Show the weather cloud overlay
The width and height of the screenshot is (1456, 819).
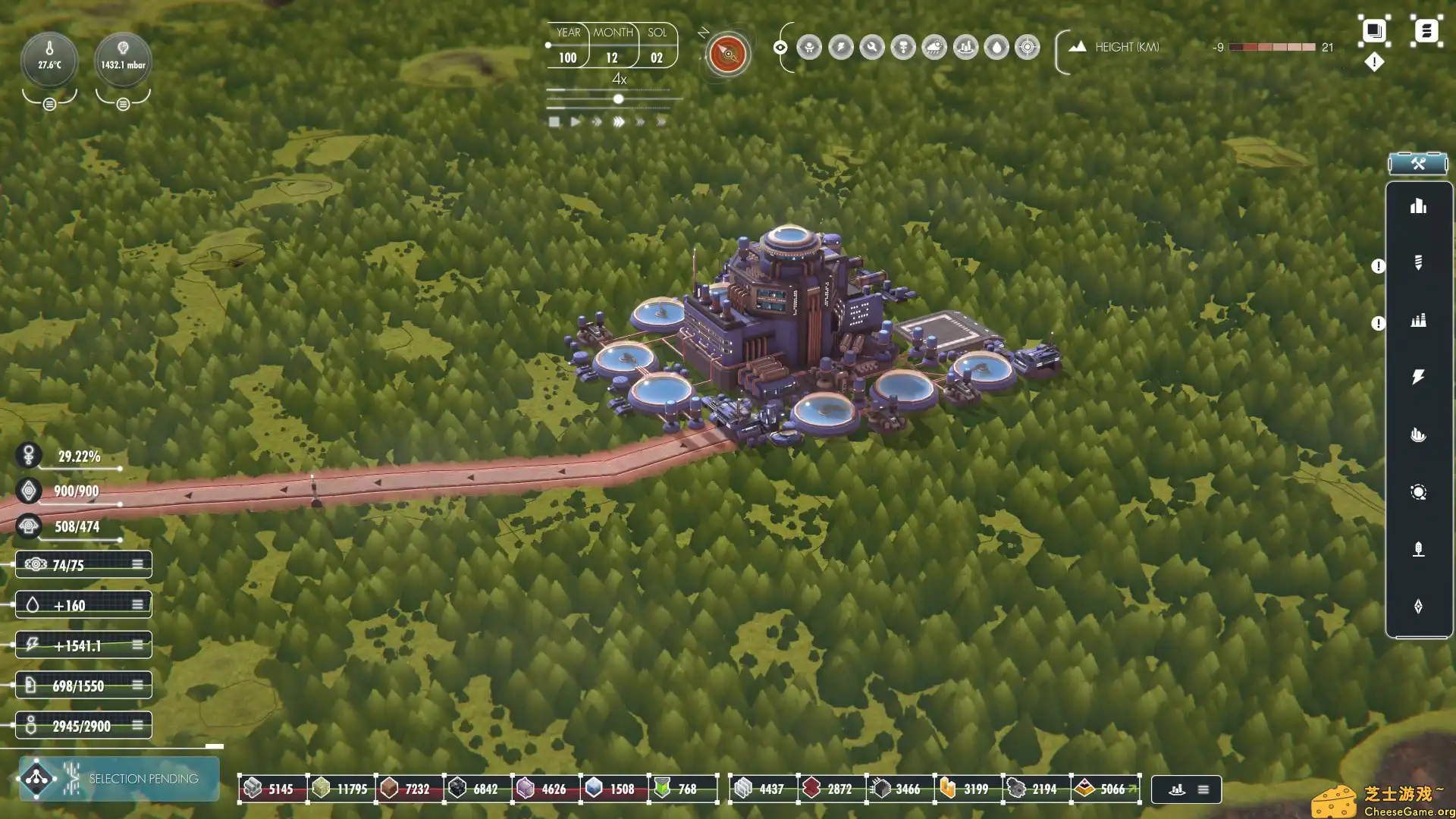[934, 48]
